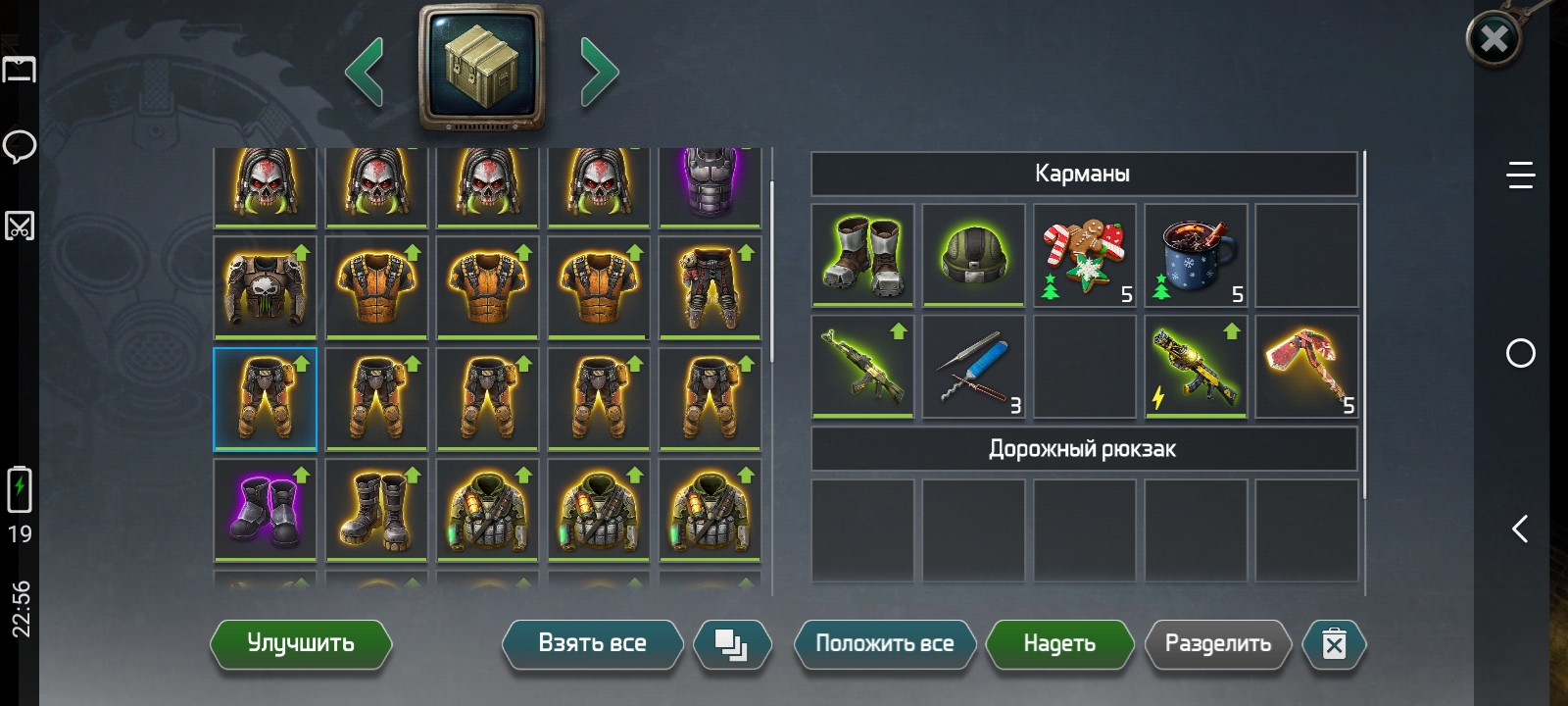Click the stack items icon button

tap(731, 644)
